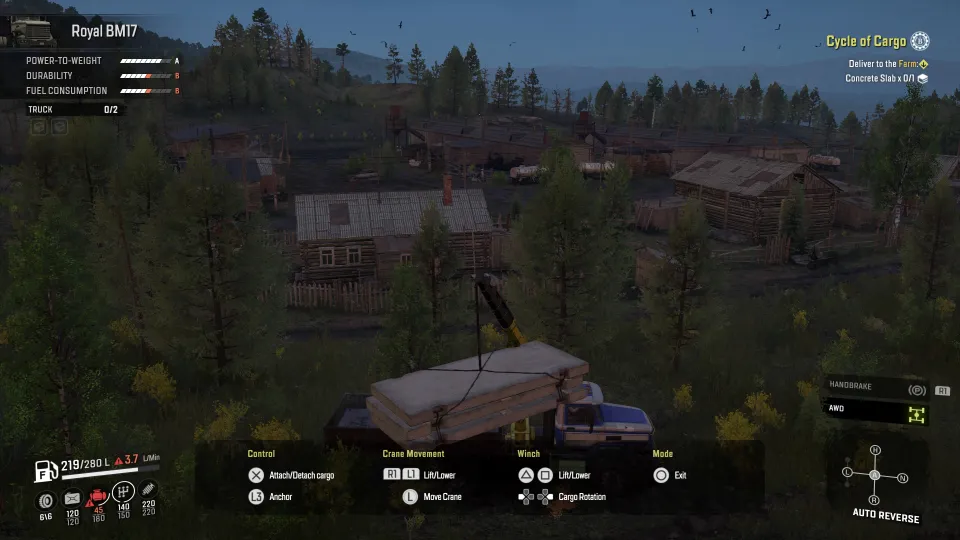Select the Auto gear in the shifter center

click(874, 475)
